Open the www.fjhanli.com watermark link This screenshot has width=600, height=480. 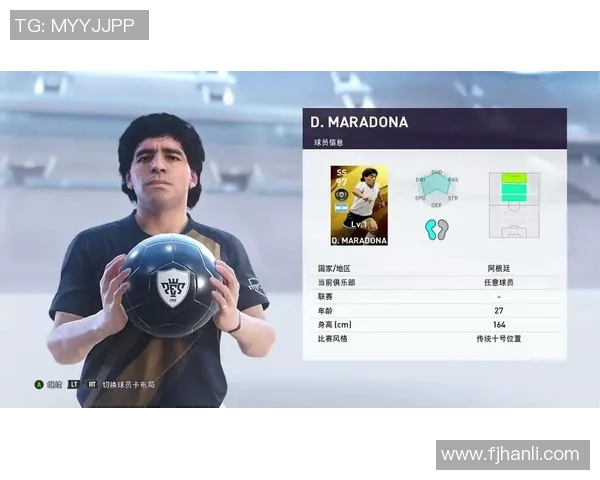coord(510,455)
